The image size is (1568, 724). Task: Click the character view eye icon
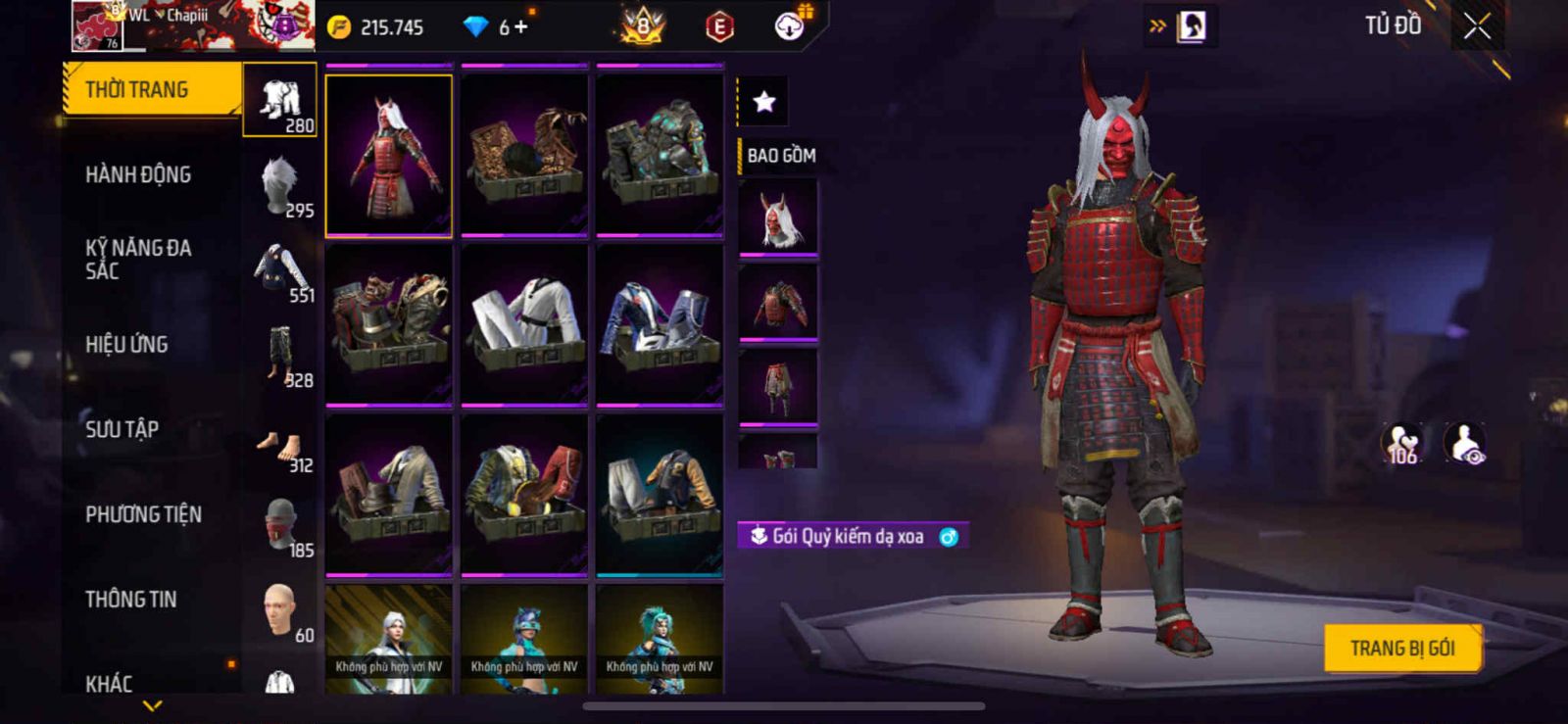[1465, 444]
